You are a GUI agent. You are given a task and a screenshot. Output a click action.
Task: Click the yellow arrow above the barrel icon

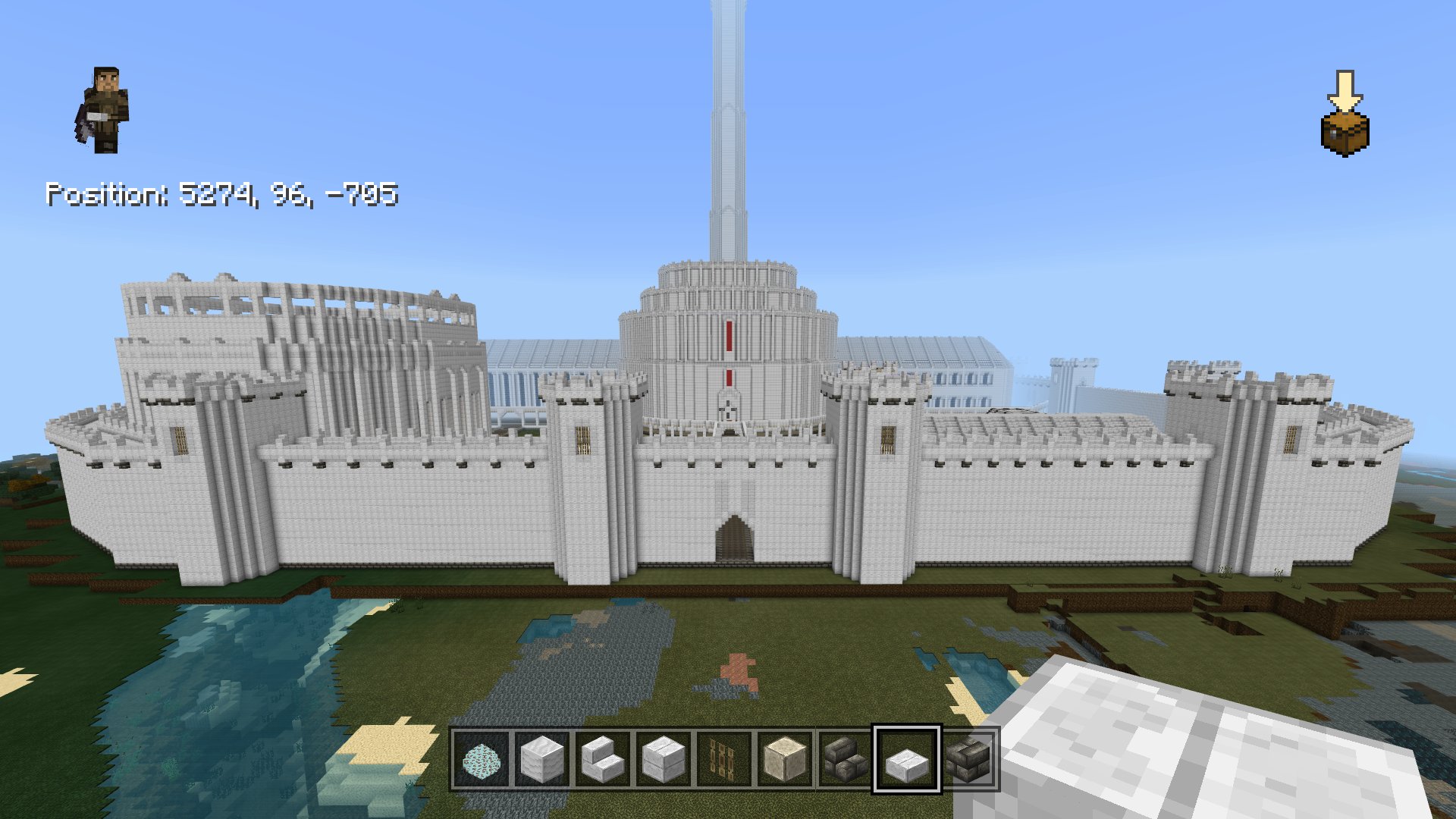tap(1346, 89)
